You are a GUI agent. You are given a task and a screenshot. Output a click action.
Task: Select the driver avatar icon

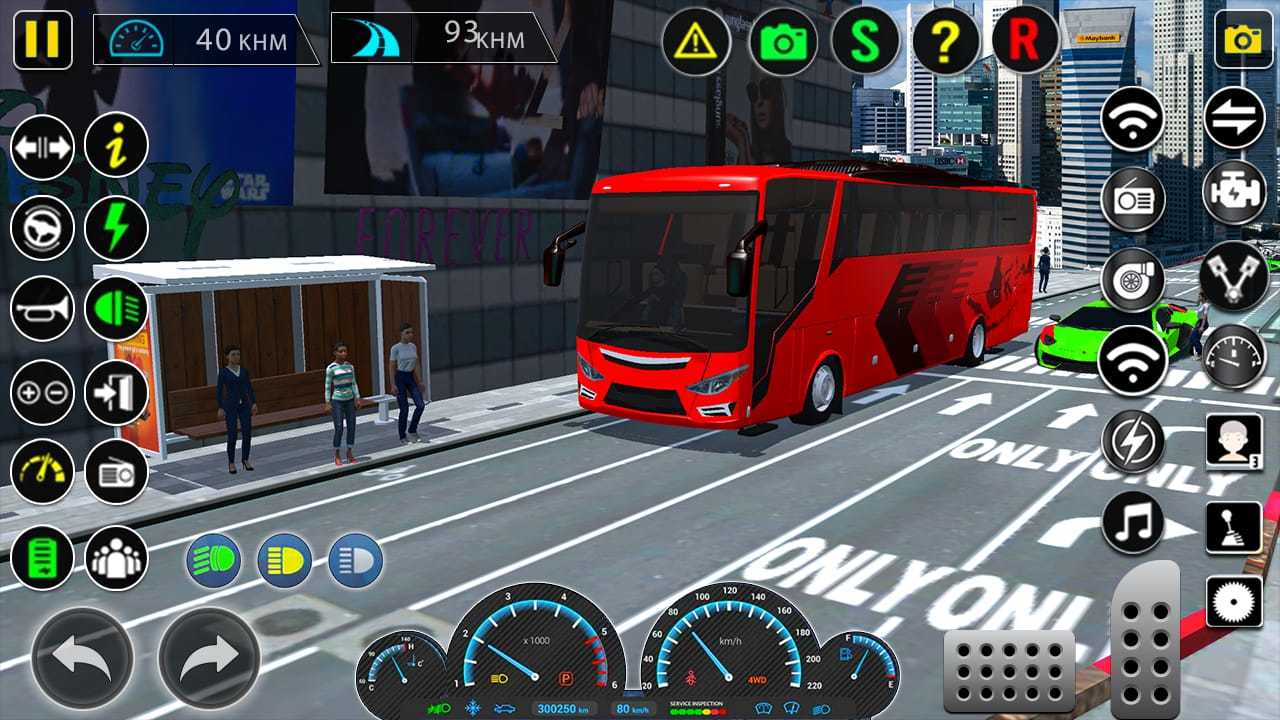click(x=1233, y=440)
